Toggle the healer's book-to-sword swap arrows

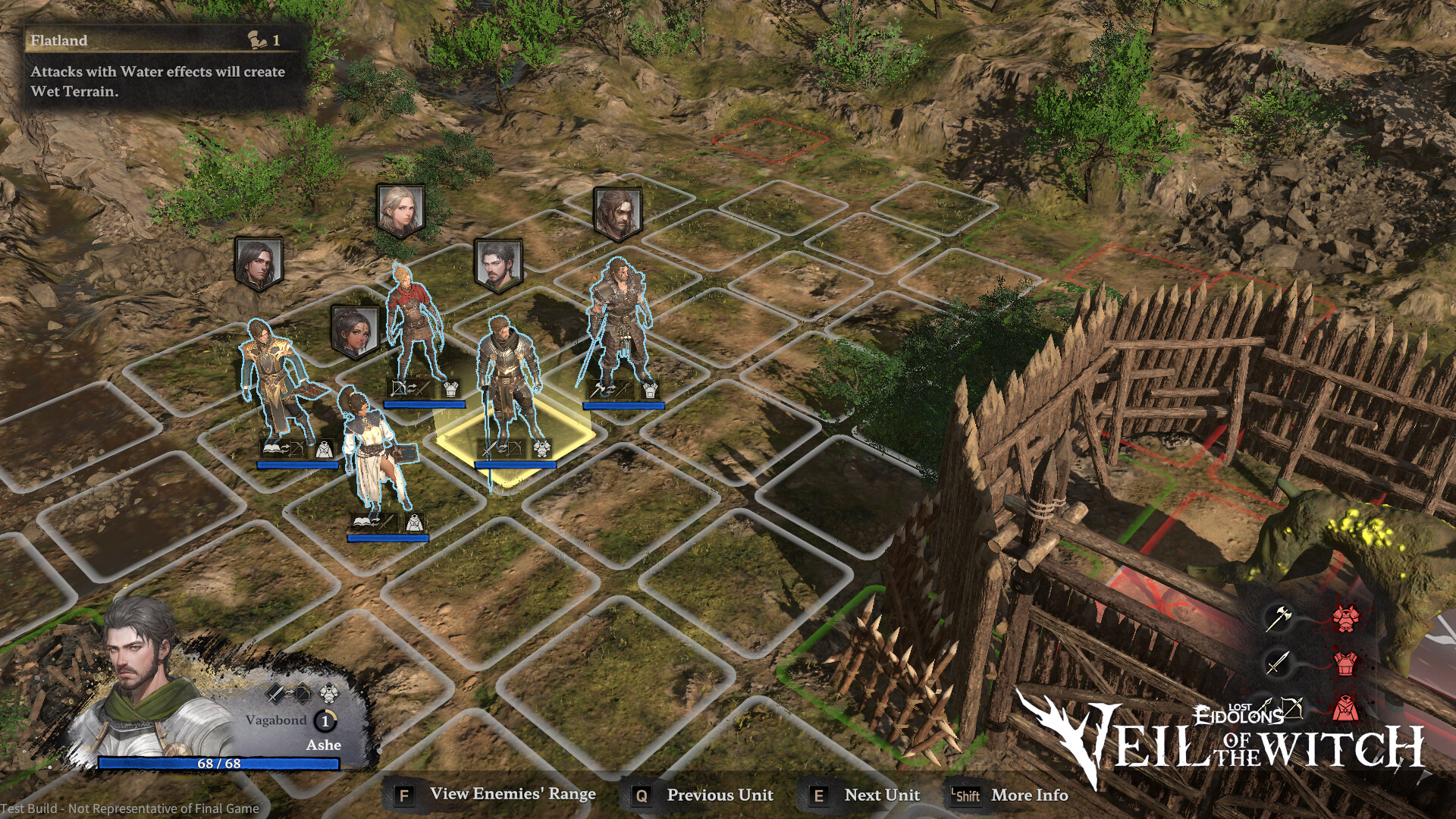tap(377, 523)
